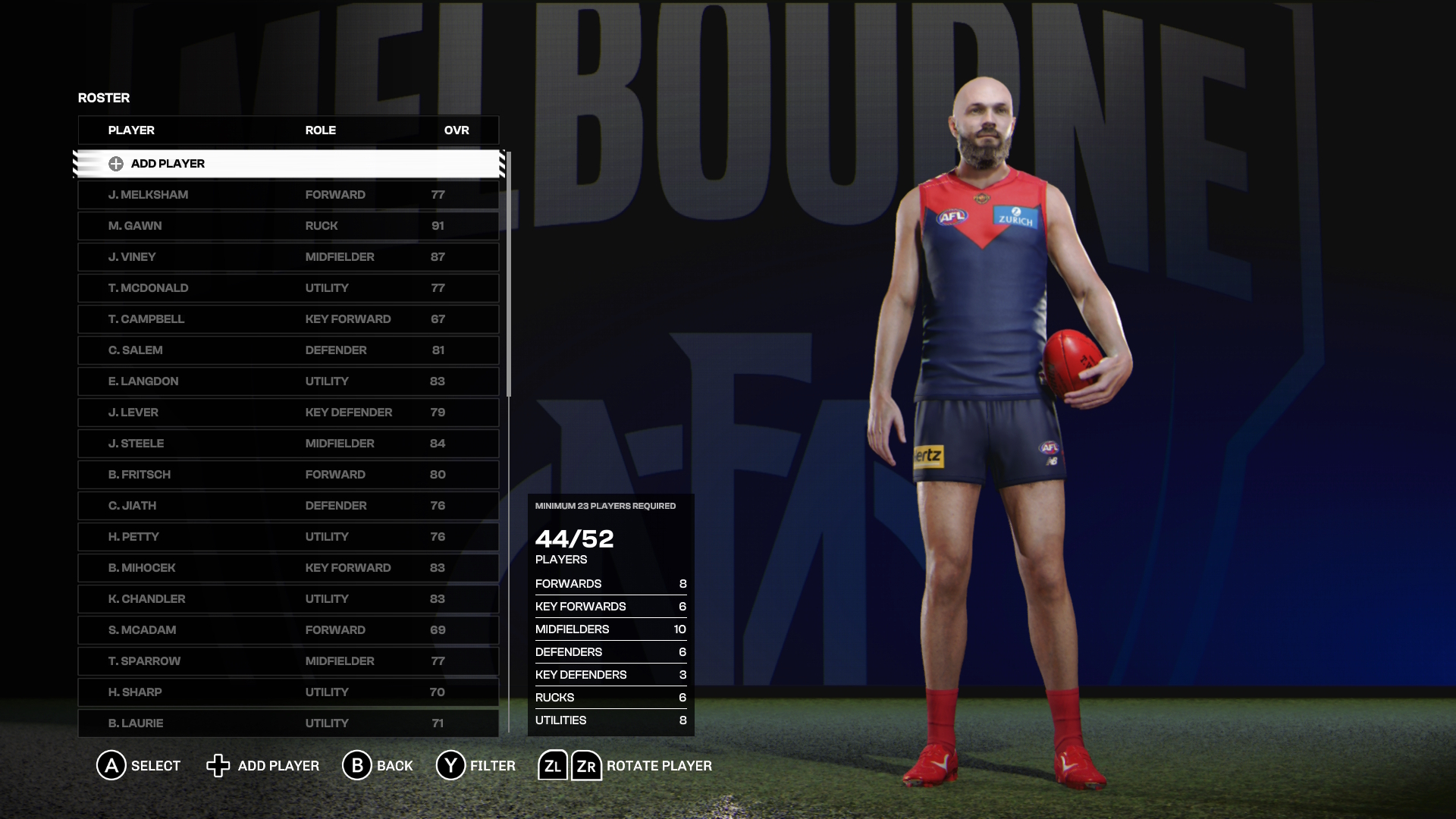Choose J. Melksham from the roster

pyautogui.click(x=288, y=195)
